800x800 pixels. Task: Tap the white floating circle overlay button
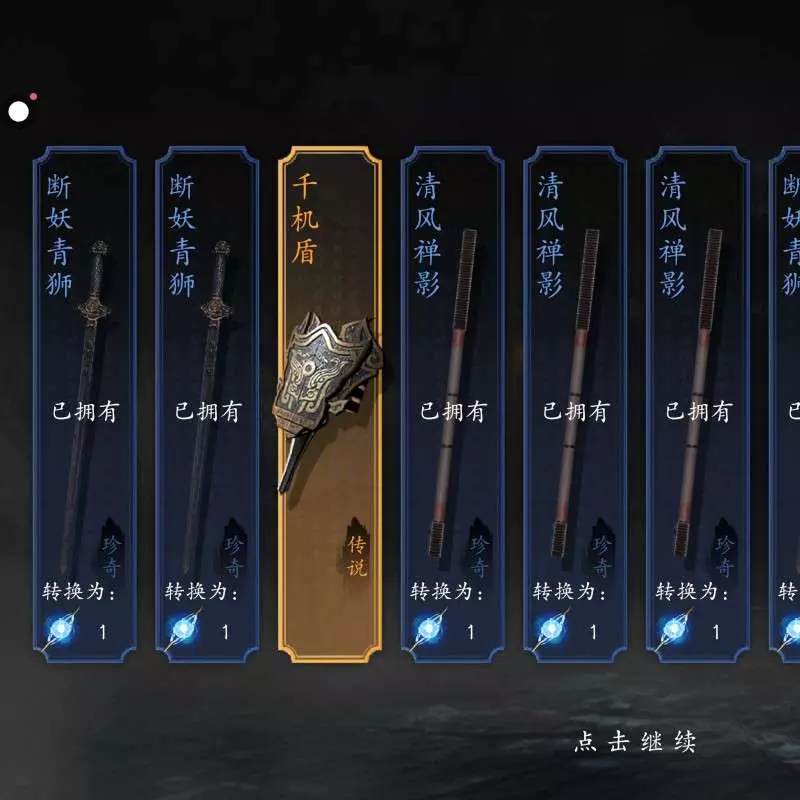18,111
